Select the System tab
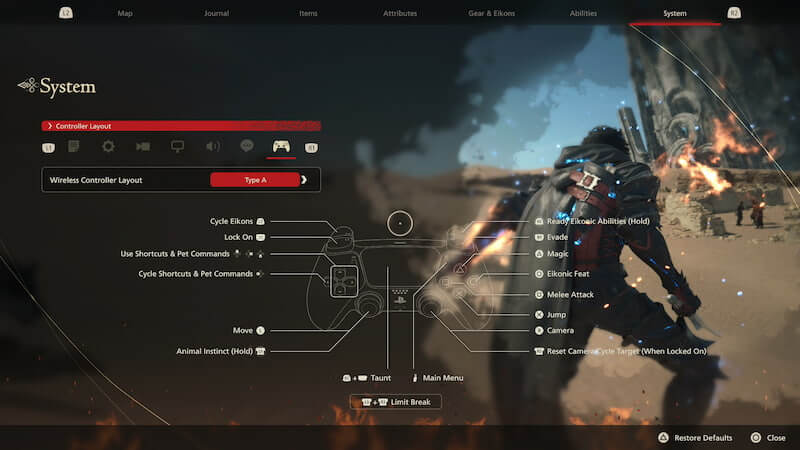Screen dimensions: 800x450 click(x=675, y=14)
